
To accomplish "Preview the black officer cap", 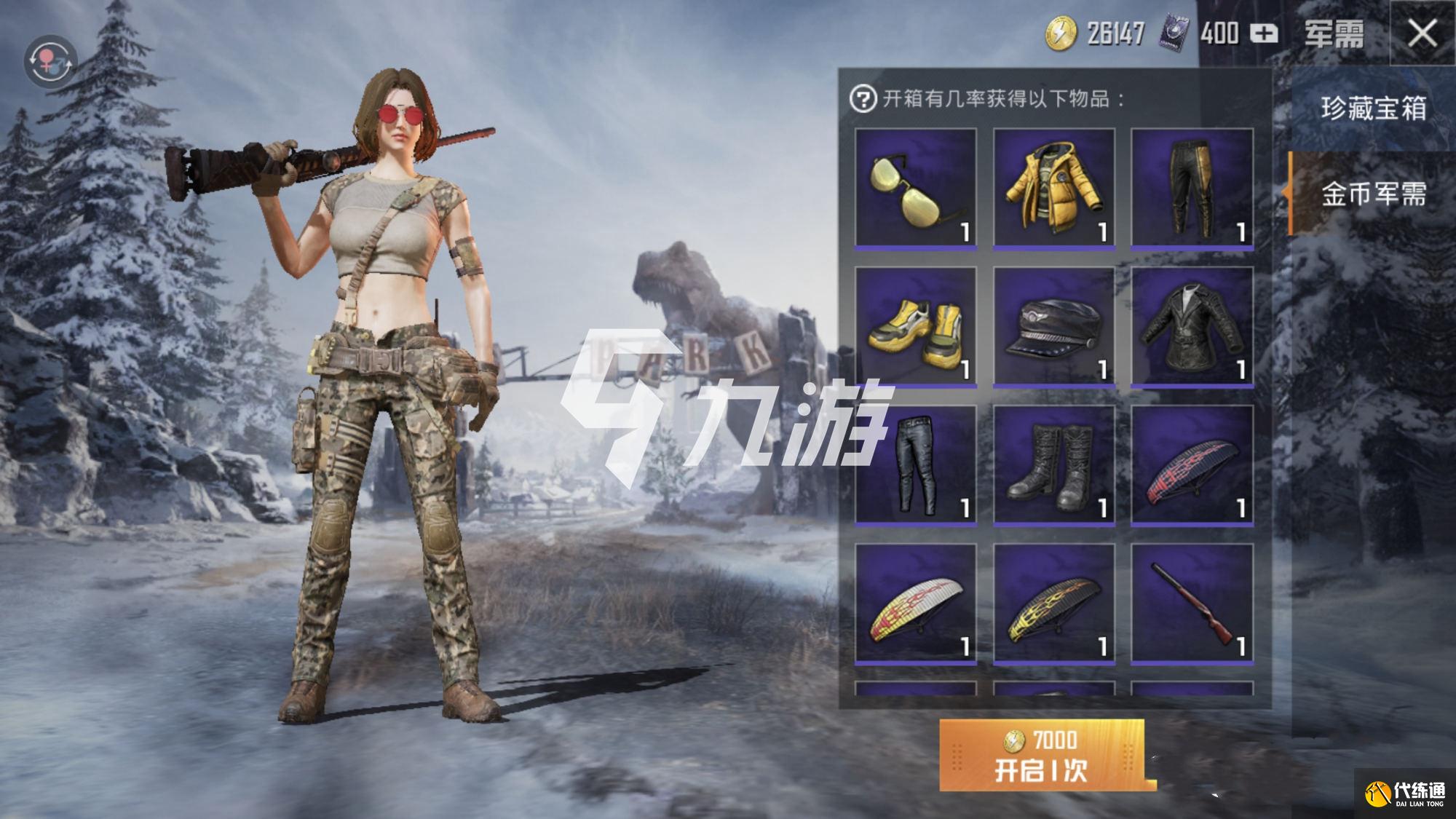I will pos(1054,326).
